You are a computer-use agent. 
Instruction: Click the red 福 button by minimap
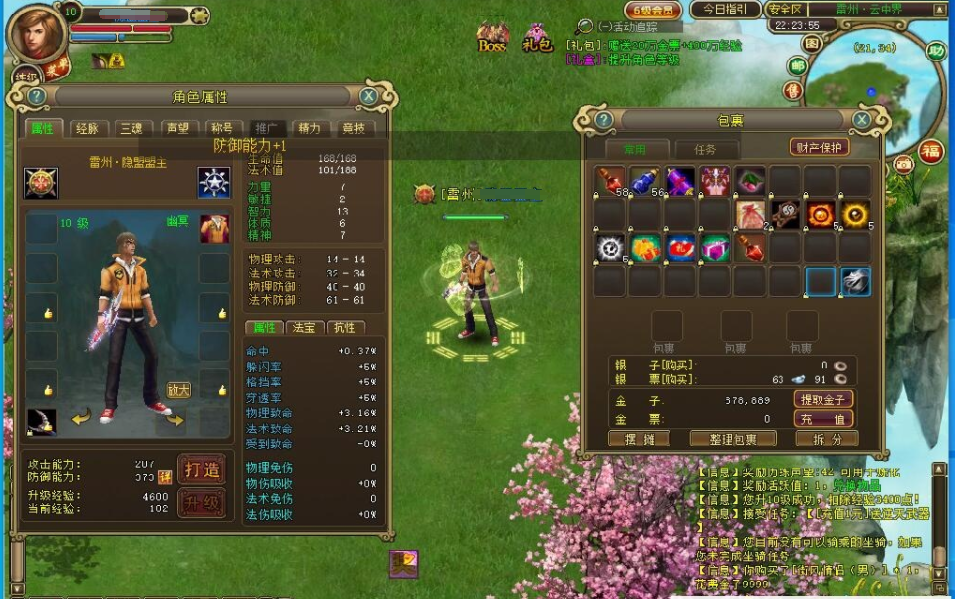click(931, 152)
